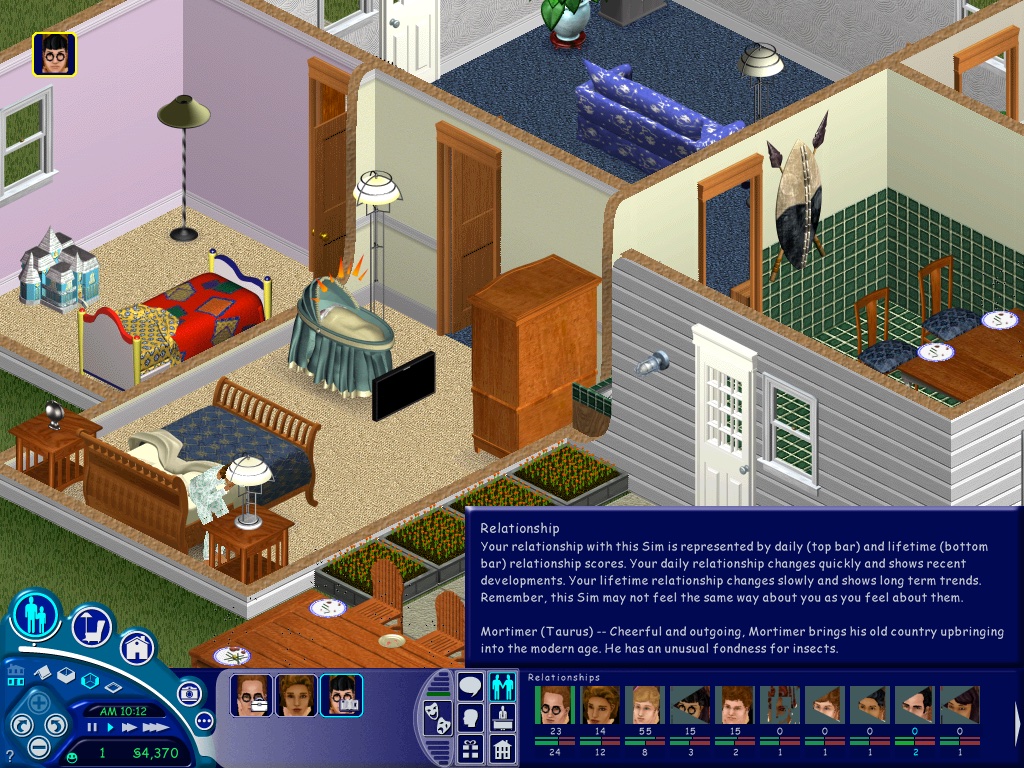Screen dimensions: 1024x768
Task: Open the Personality panel with head silhouette
Action: point(470,718)
